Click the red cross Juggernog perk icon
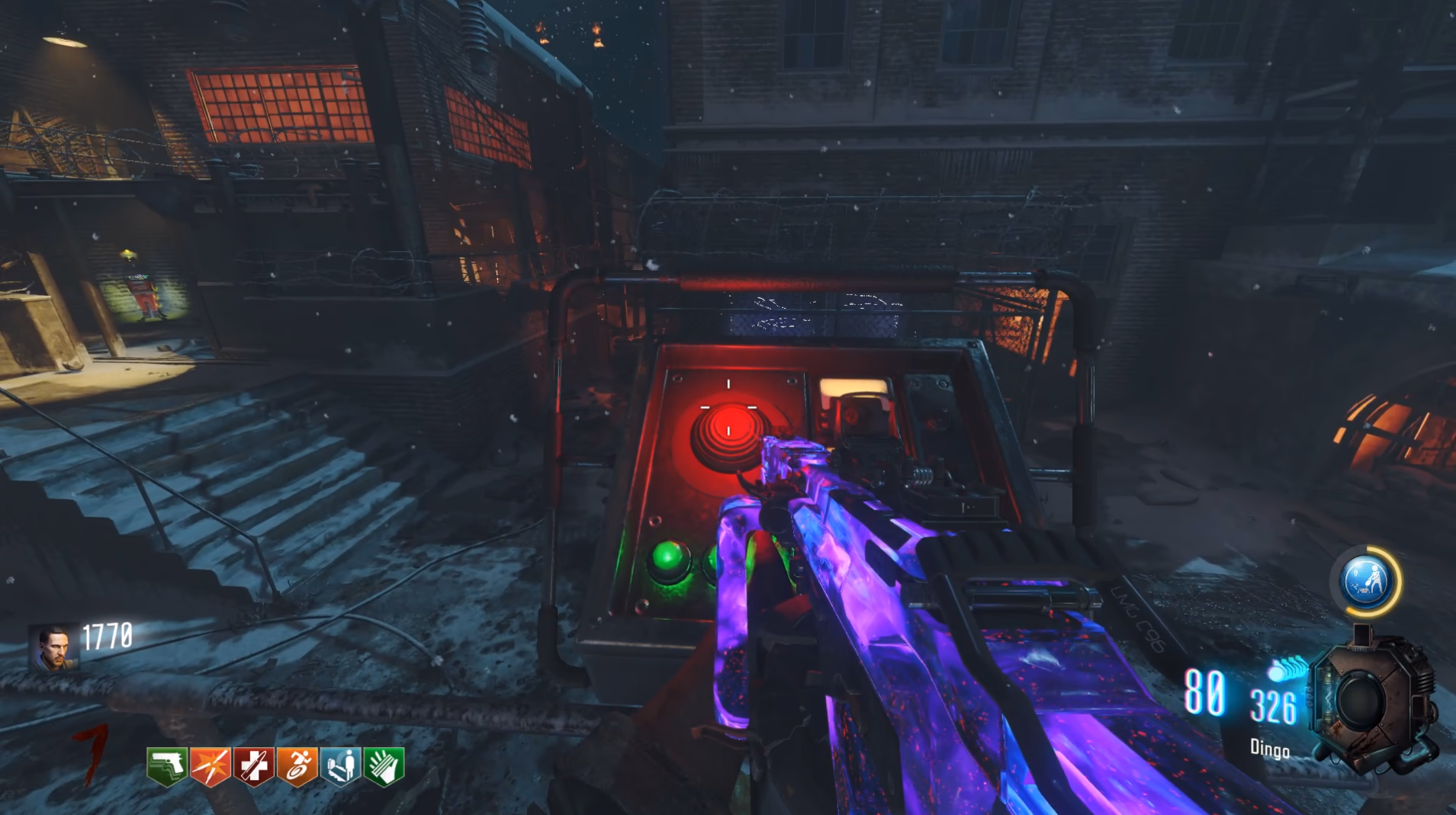The width and height of the screenshot is (1456, 815). click(x=254, y=766)
